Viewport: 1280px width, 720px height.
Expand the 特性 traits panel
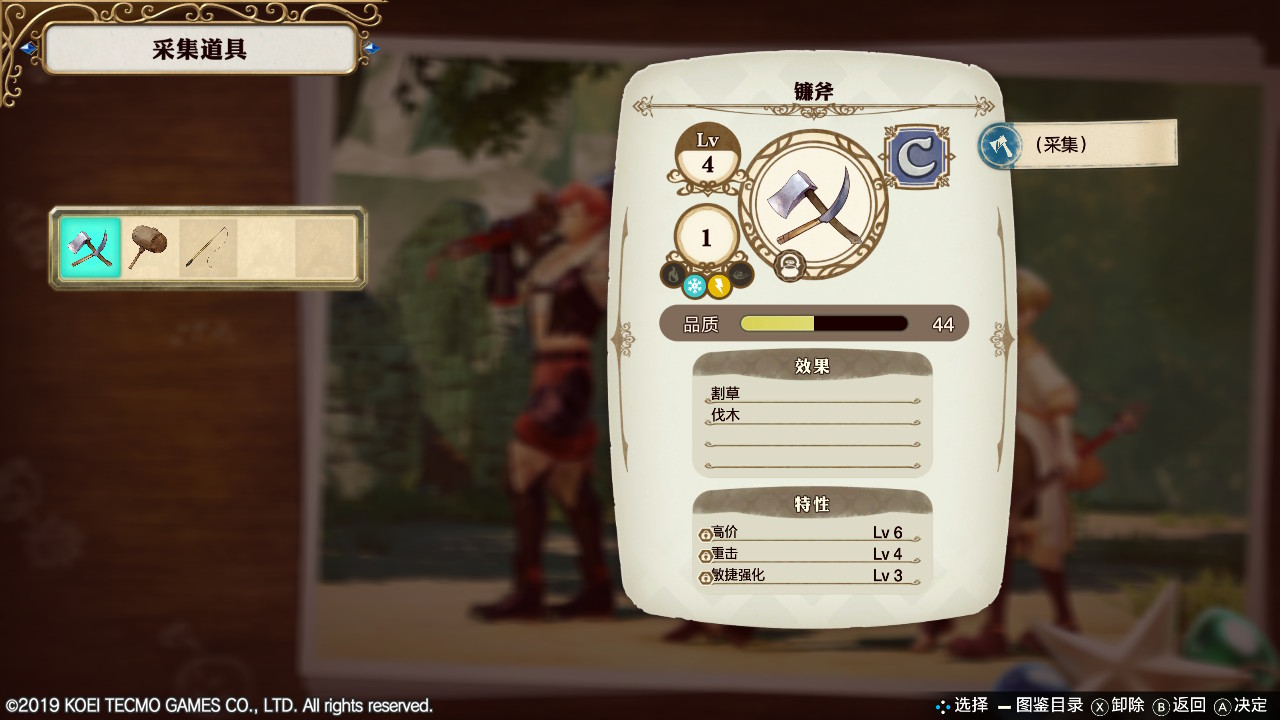[x=812, y=504]
